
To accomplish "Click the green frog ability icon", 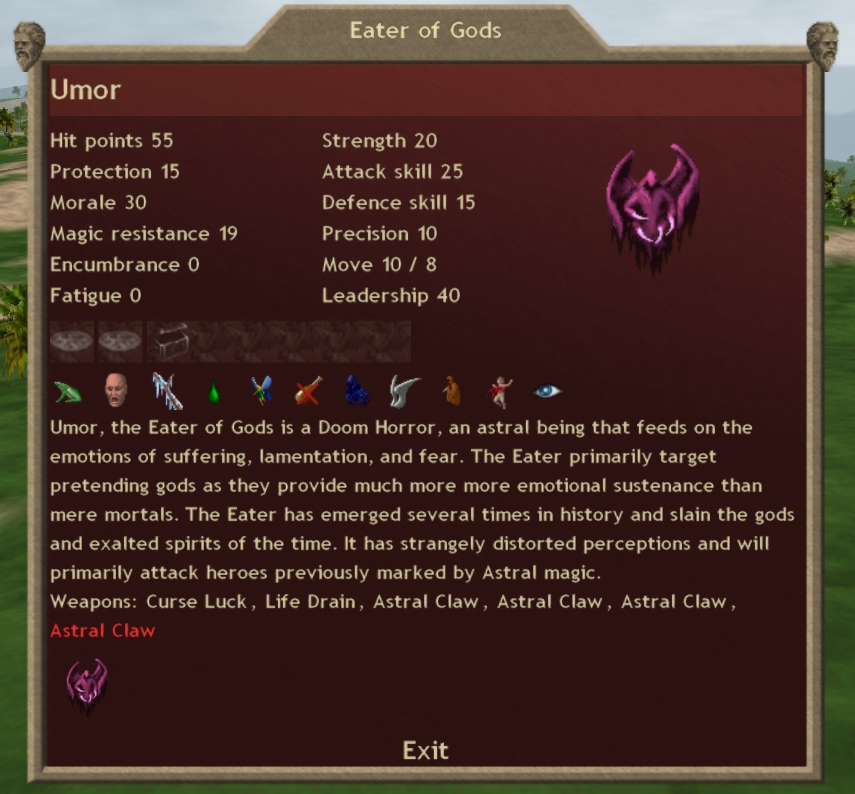I will [x=68, y=391].
